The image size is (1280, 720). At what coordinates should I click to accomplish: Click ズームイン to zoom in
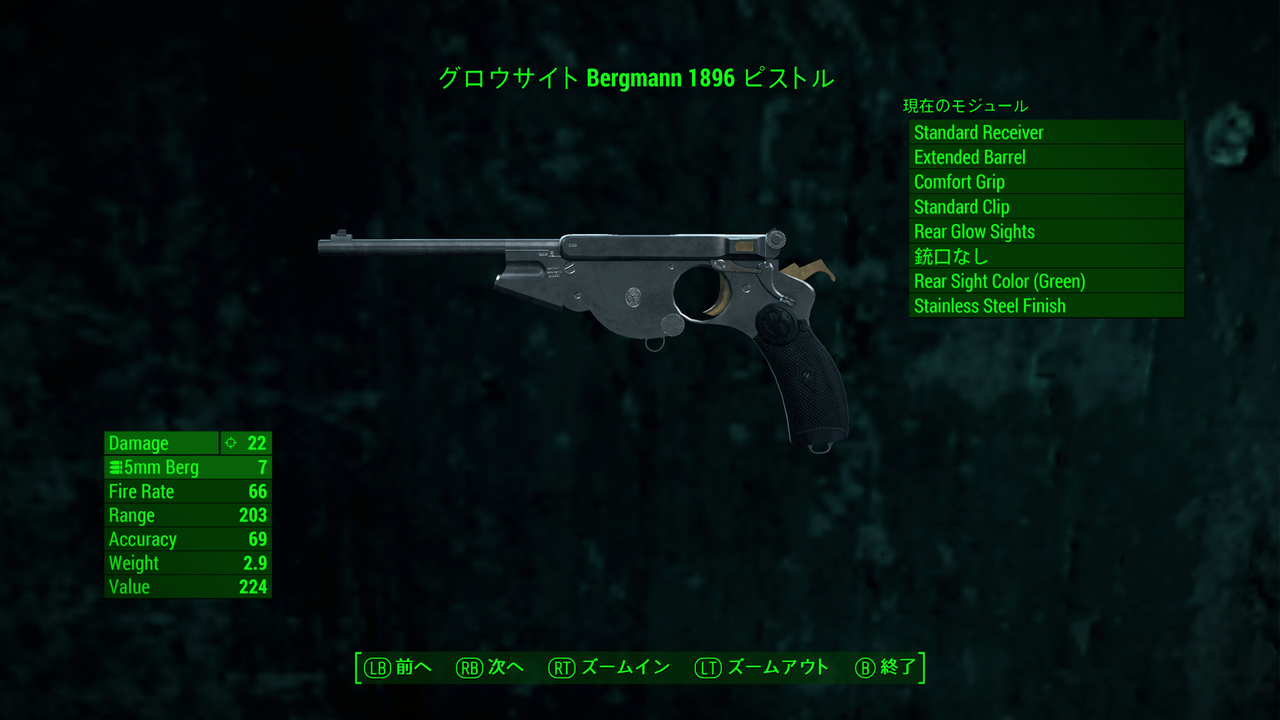[x=622, y=667]
